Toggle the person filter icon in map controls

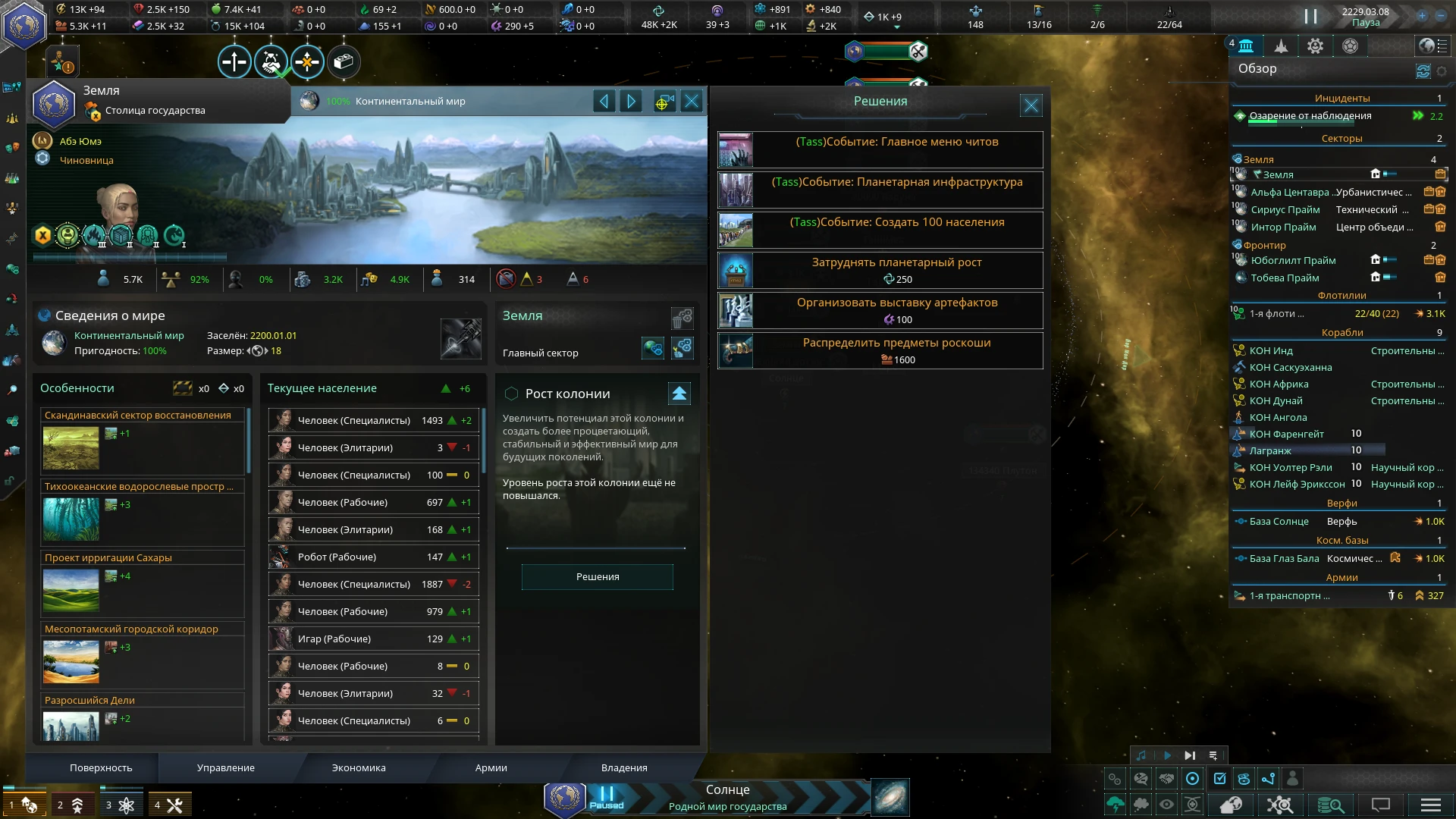[1291, 778]
